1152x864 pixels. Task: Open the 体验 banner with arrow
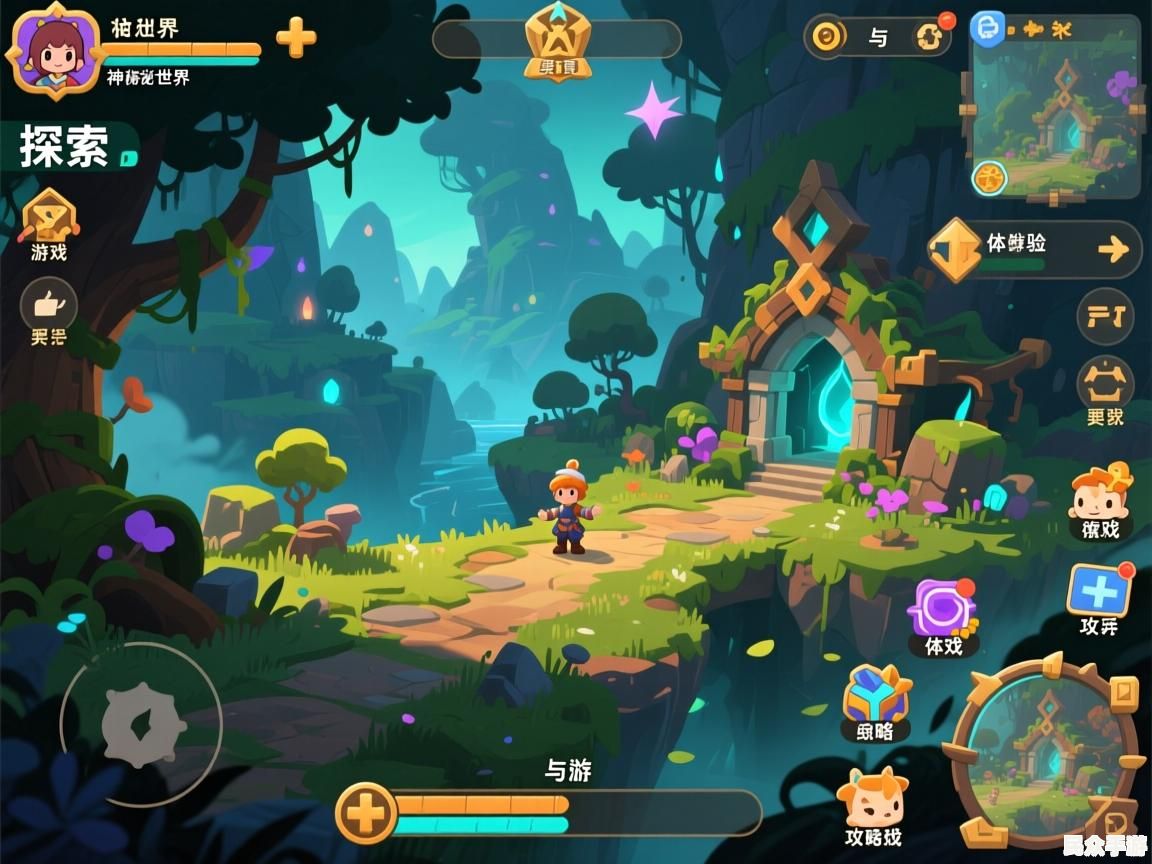point(1035,249)
